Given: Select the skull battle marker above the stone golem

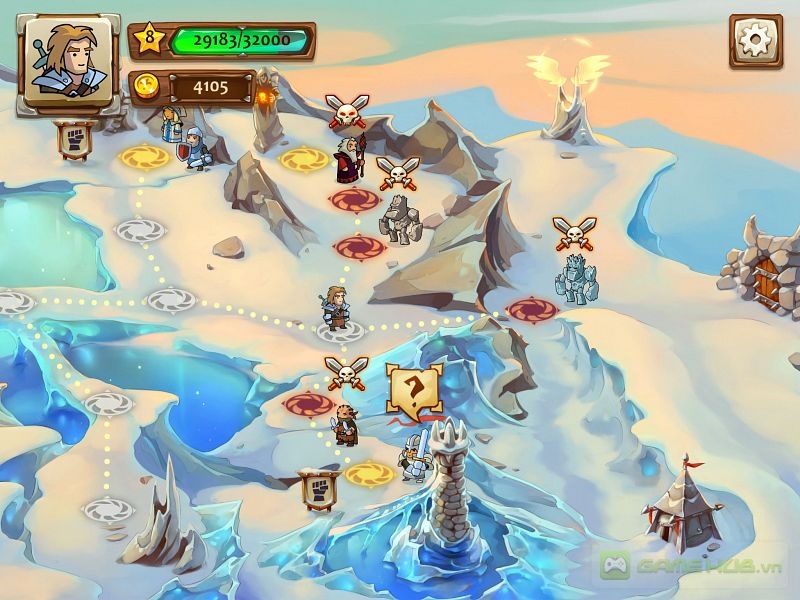Looking at the screenshot, I should pos(397,173).
